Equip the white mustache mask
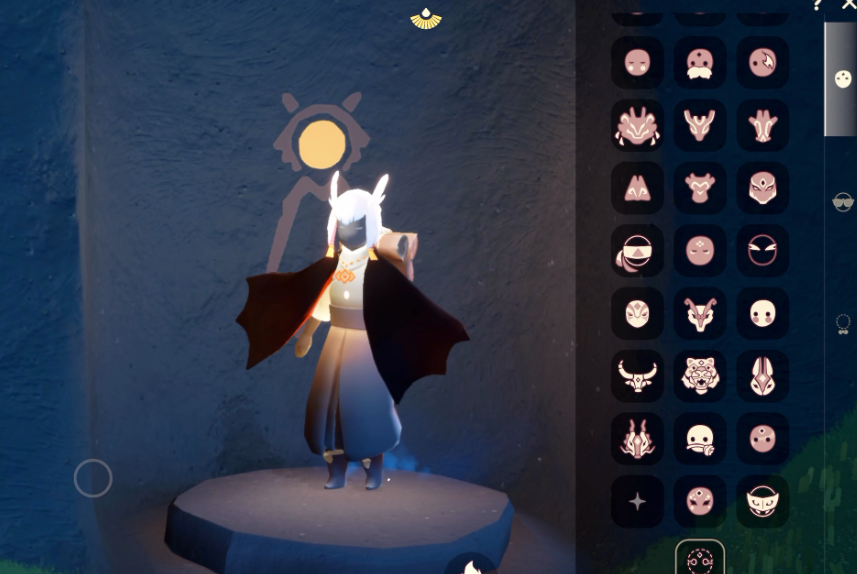Screen dimensions: 857x574 [x=700, y=63]
